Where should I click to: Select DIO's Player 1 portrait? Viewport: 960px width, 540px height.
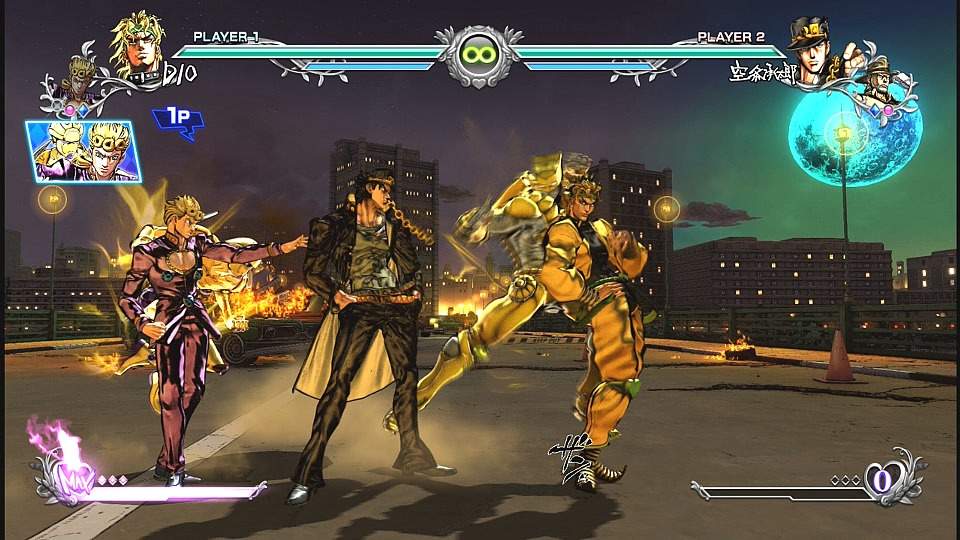(137, 45)
